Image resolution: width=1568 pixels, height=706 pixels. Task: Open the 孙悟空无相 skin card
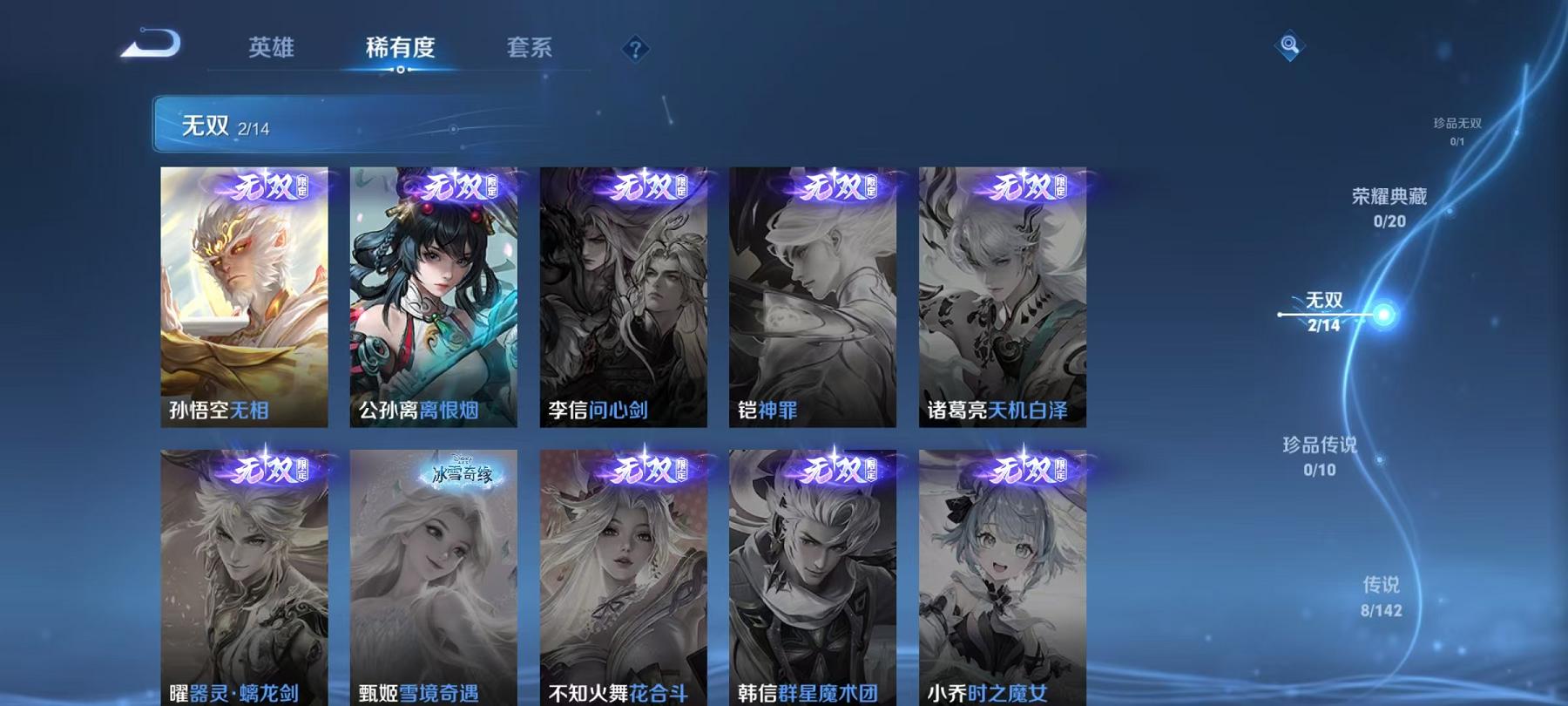click(247, 301)
